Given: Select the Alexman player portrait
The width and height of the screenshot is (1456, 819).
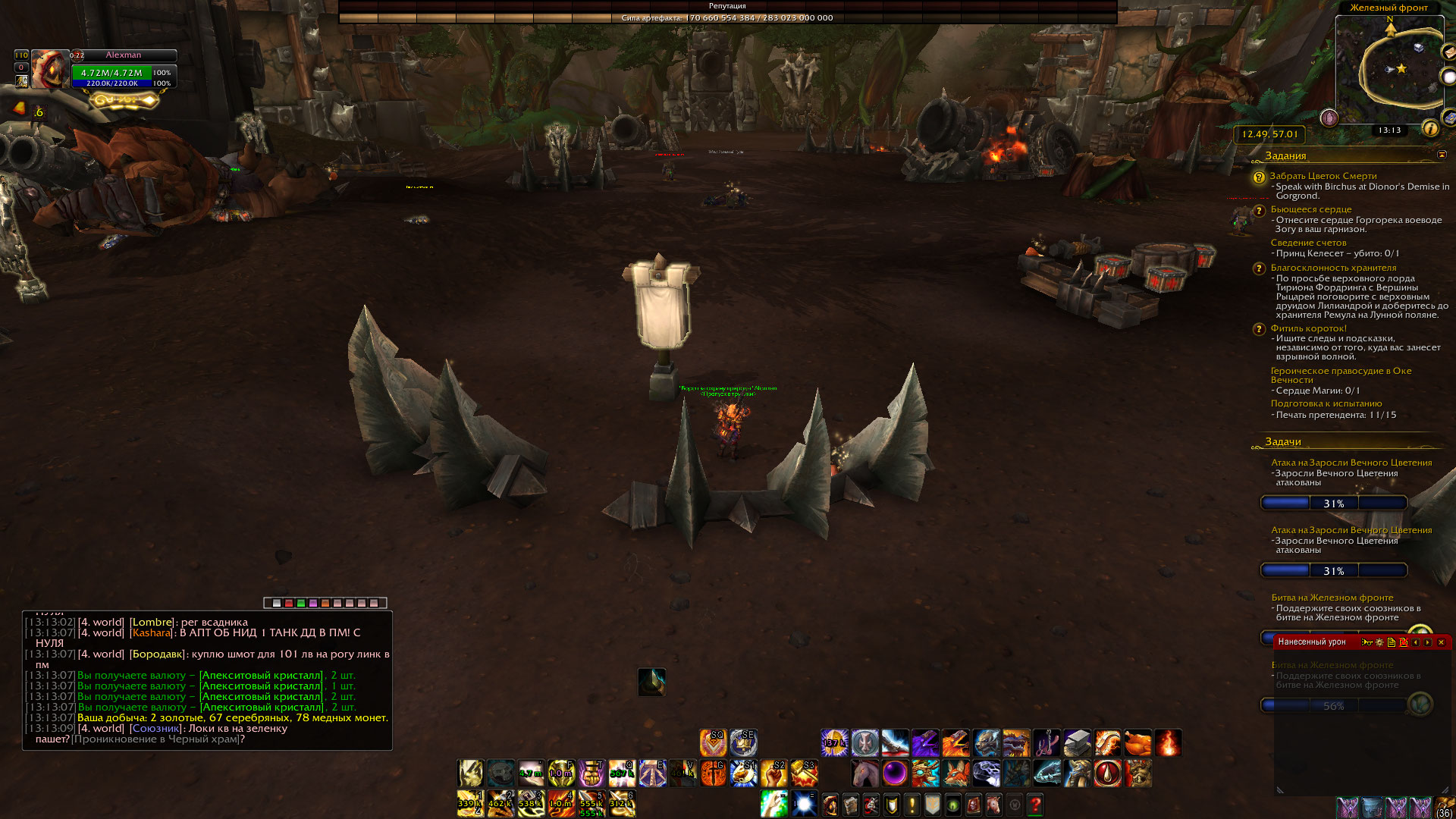Looking at the screenshot, I should pos(50,69).
